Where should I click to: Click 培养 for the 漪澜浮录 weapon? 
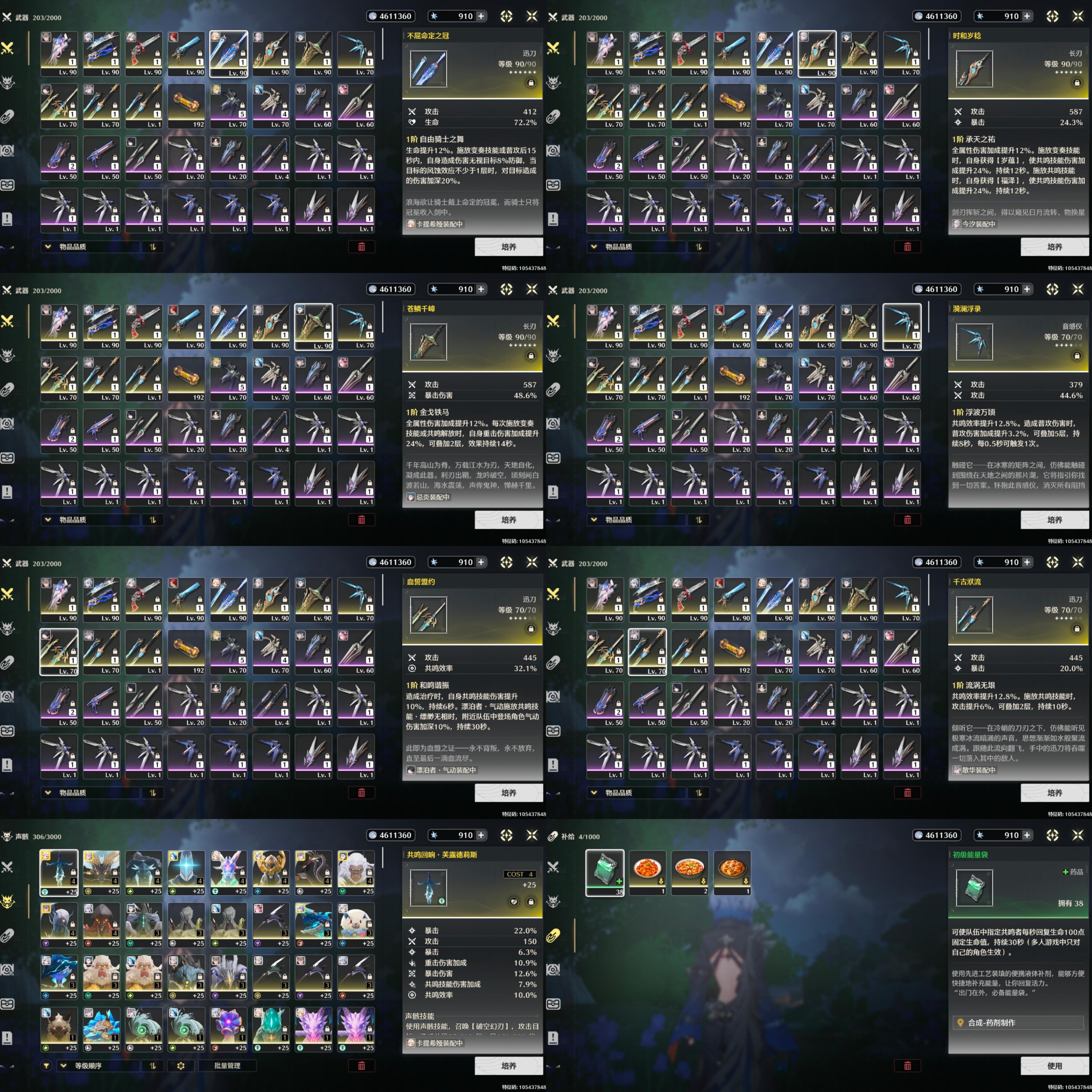pyautogui.click(x=1054, y=519)
